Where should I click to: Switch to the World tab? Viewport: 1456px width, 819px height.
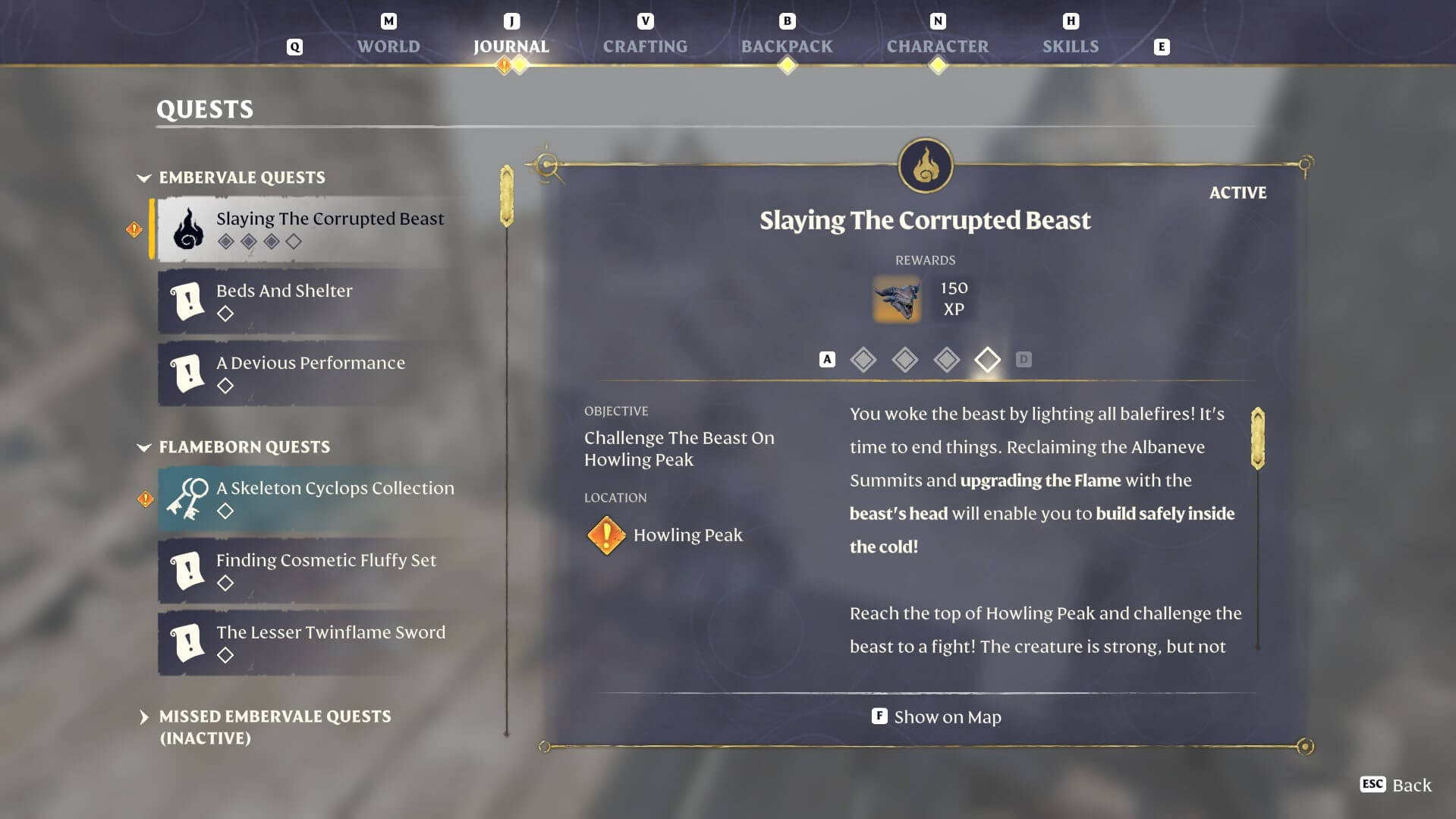(388, 46)
